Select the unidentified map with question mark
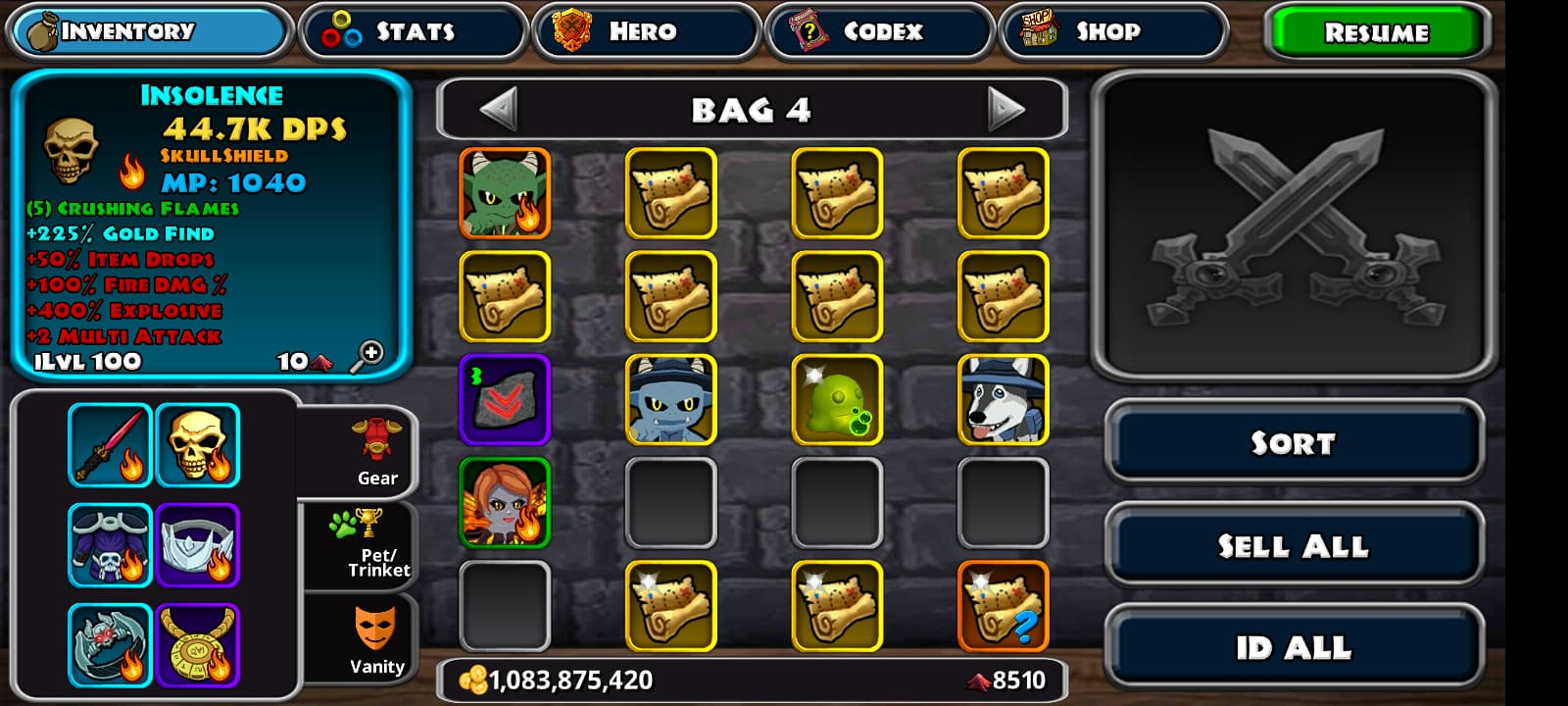The image size is (1568, 706). coord(1003,605)
